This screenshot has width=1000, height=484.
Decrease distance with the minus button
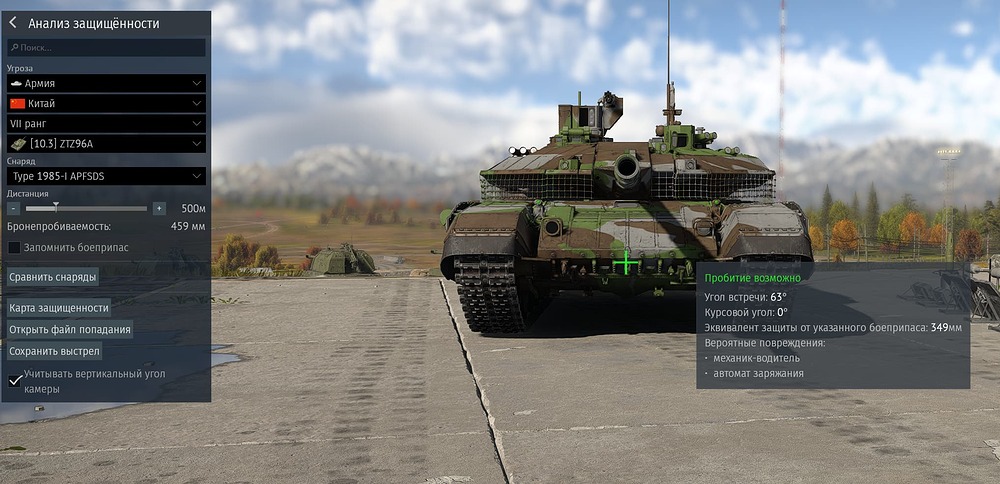[x=14, y=208]
